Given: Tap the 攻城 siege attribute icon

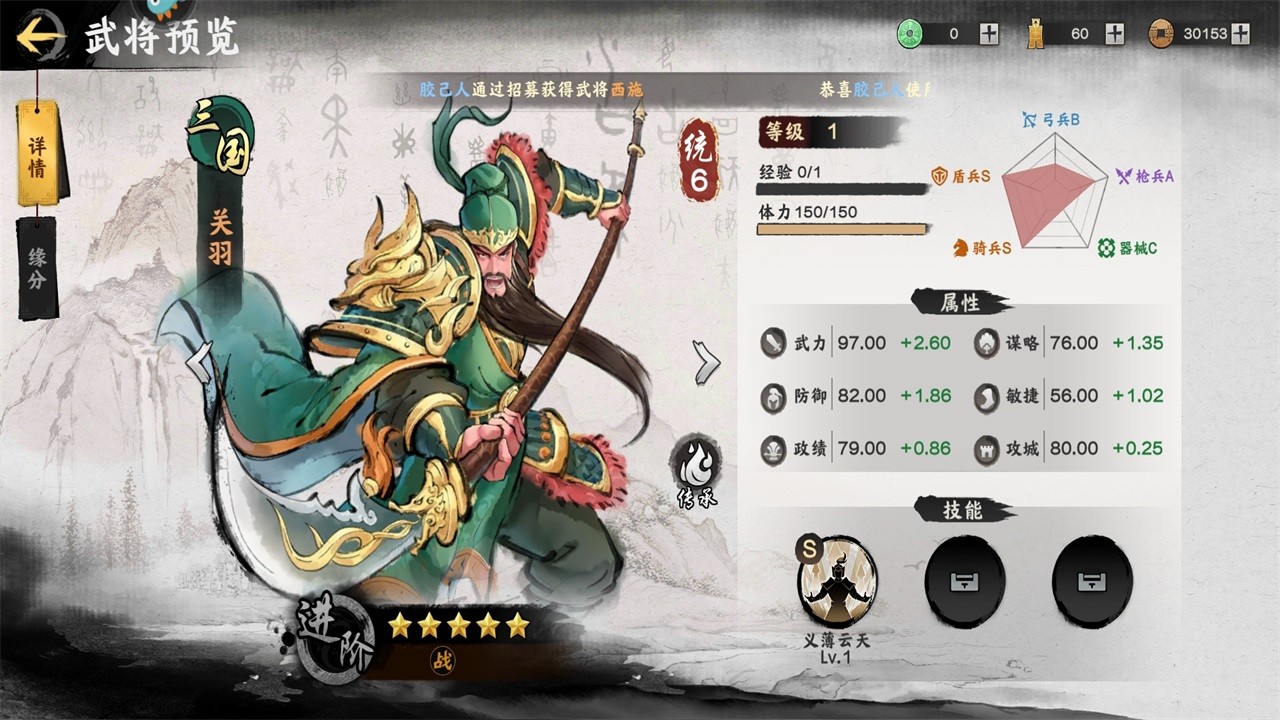Looking at the screenshot, I should coord(987,448).
